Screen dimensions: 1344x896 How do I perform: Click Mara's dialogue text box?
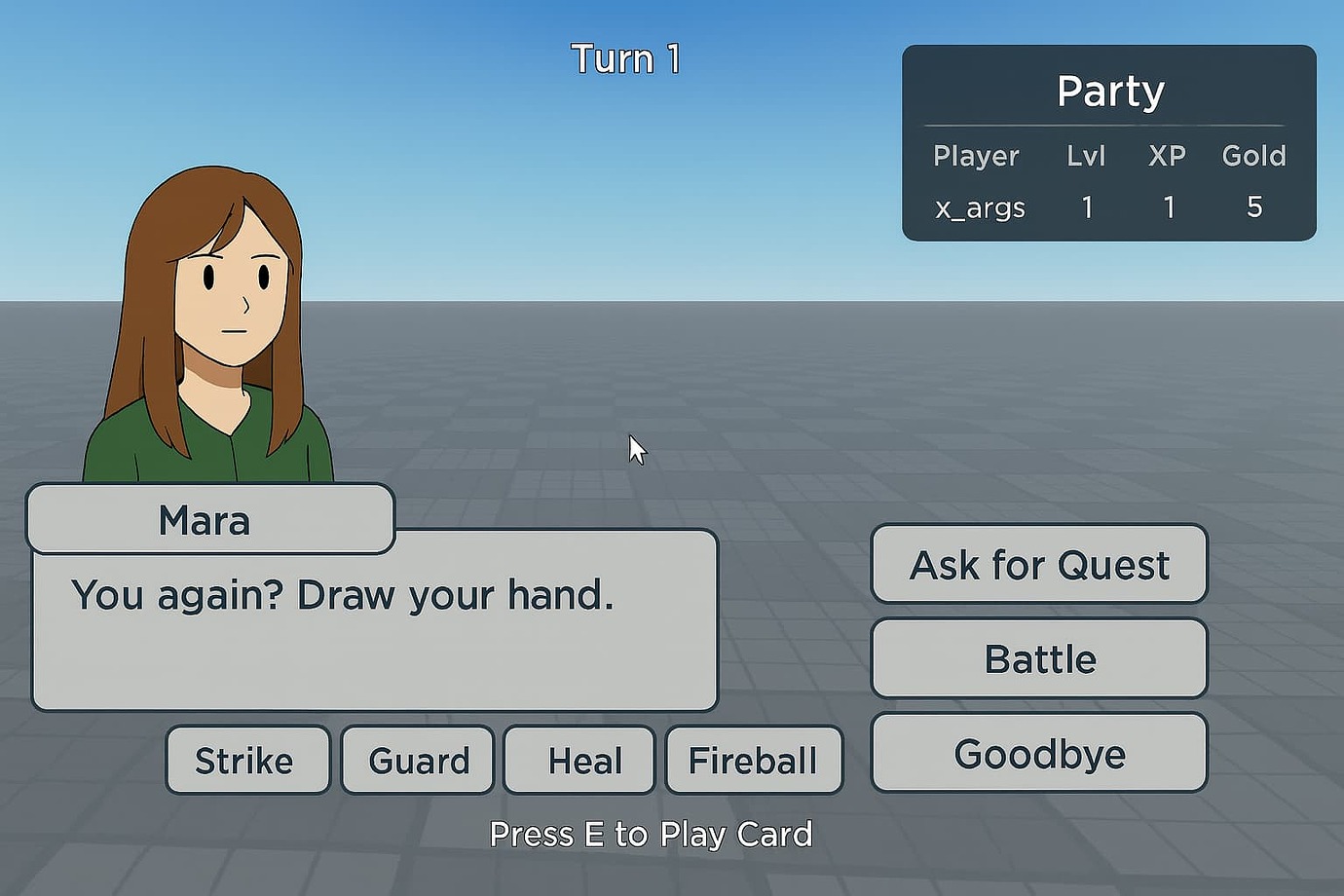click(375, 623)
